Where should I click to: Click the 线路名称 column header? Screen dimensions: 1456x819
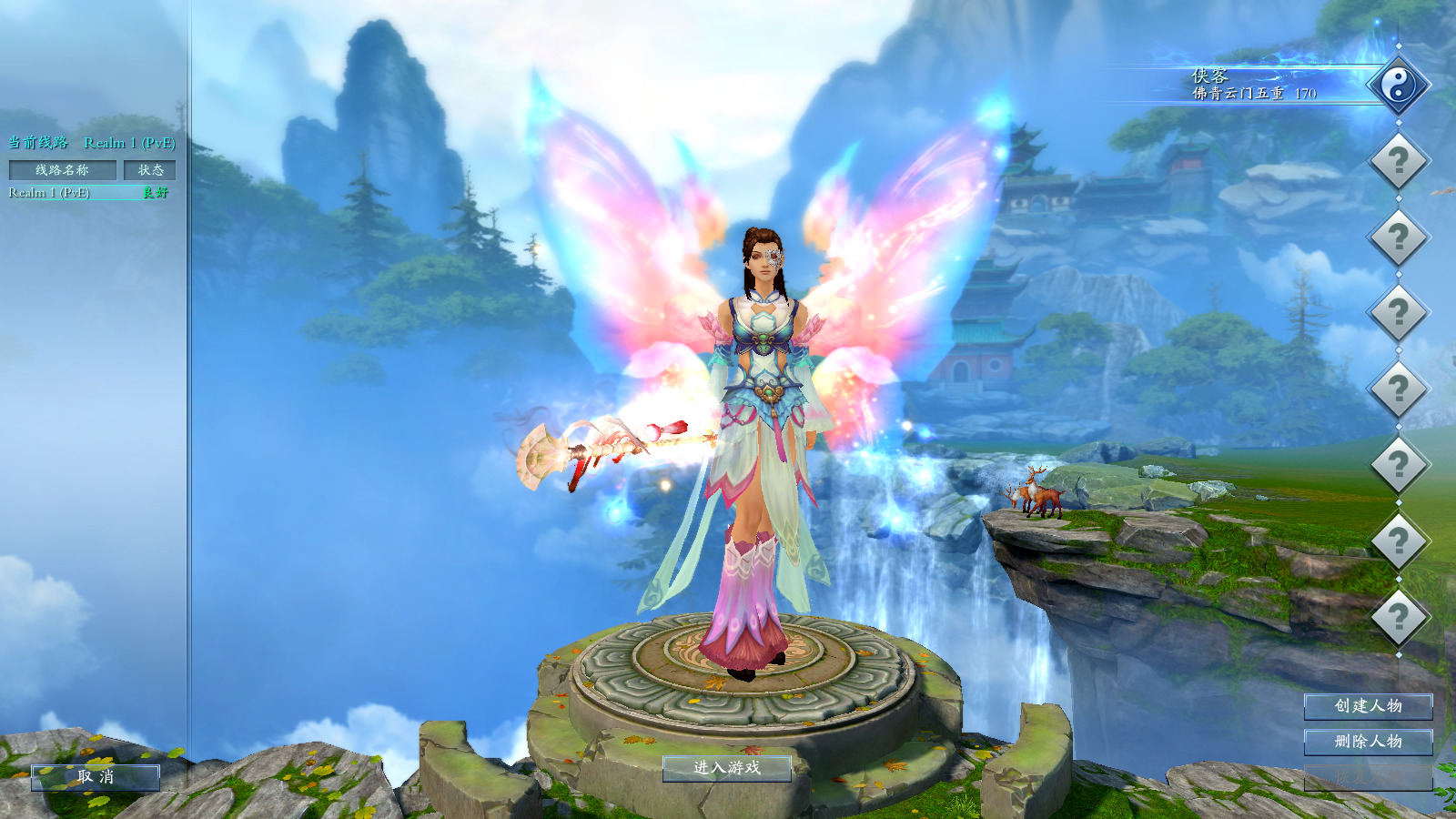63,170
